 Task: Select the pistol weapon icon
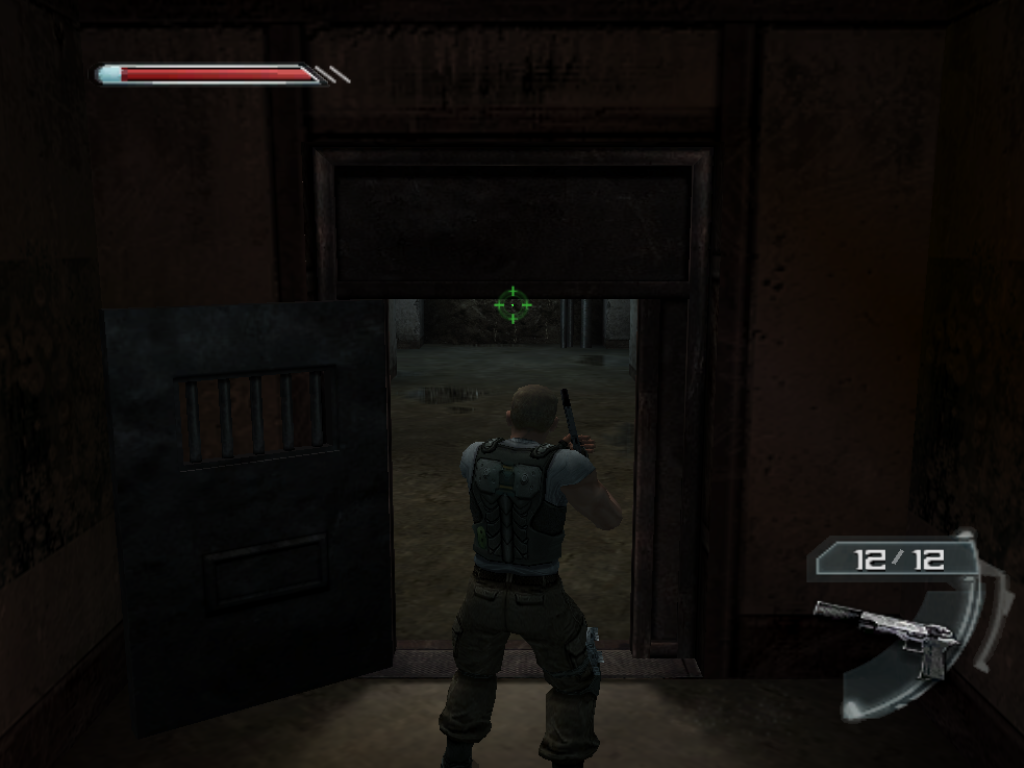click(x=889, y=633)
